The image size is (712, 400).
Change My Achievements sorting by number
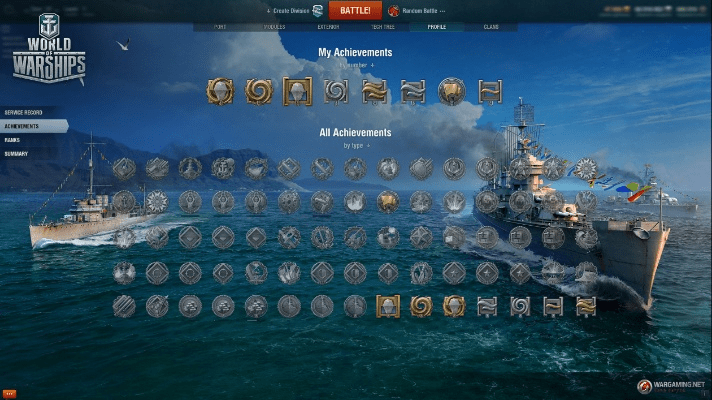355,64
